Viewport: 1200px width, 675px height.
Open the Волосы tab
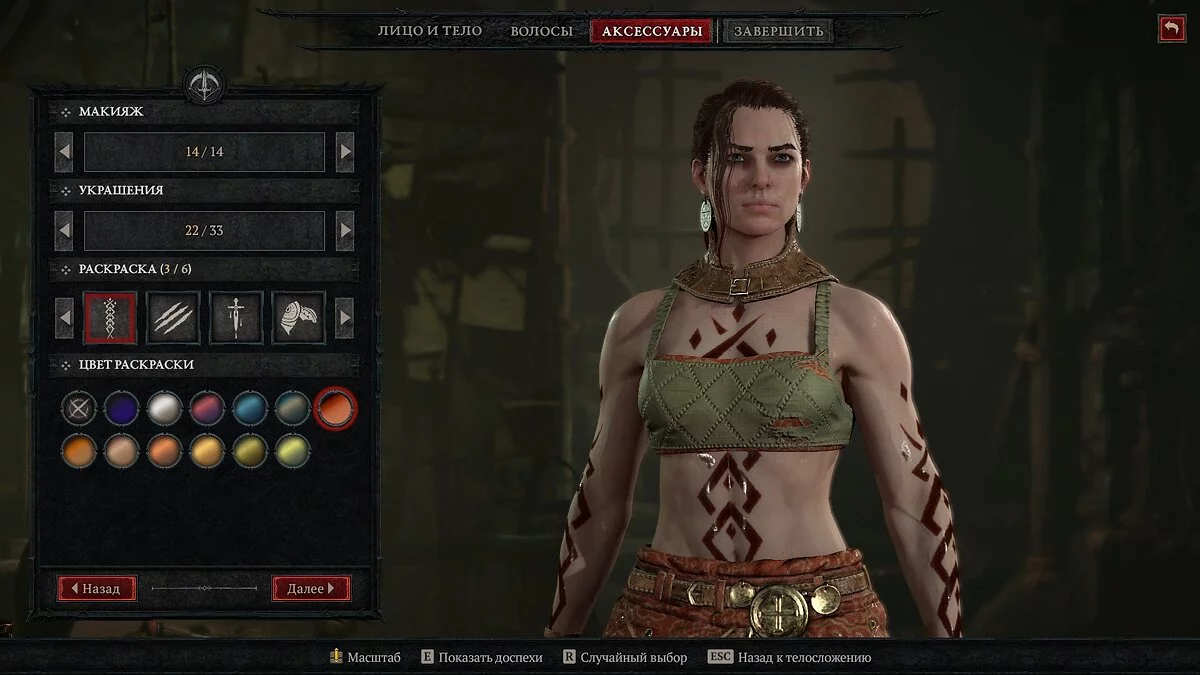541,31
